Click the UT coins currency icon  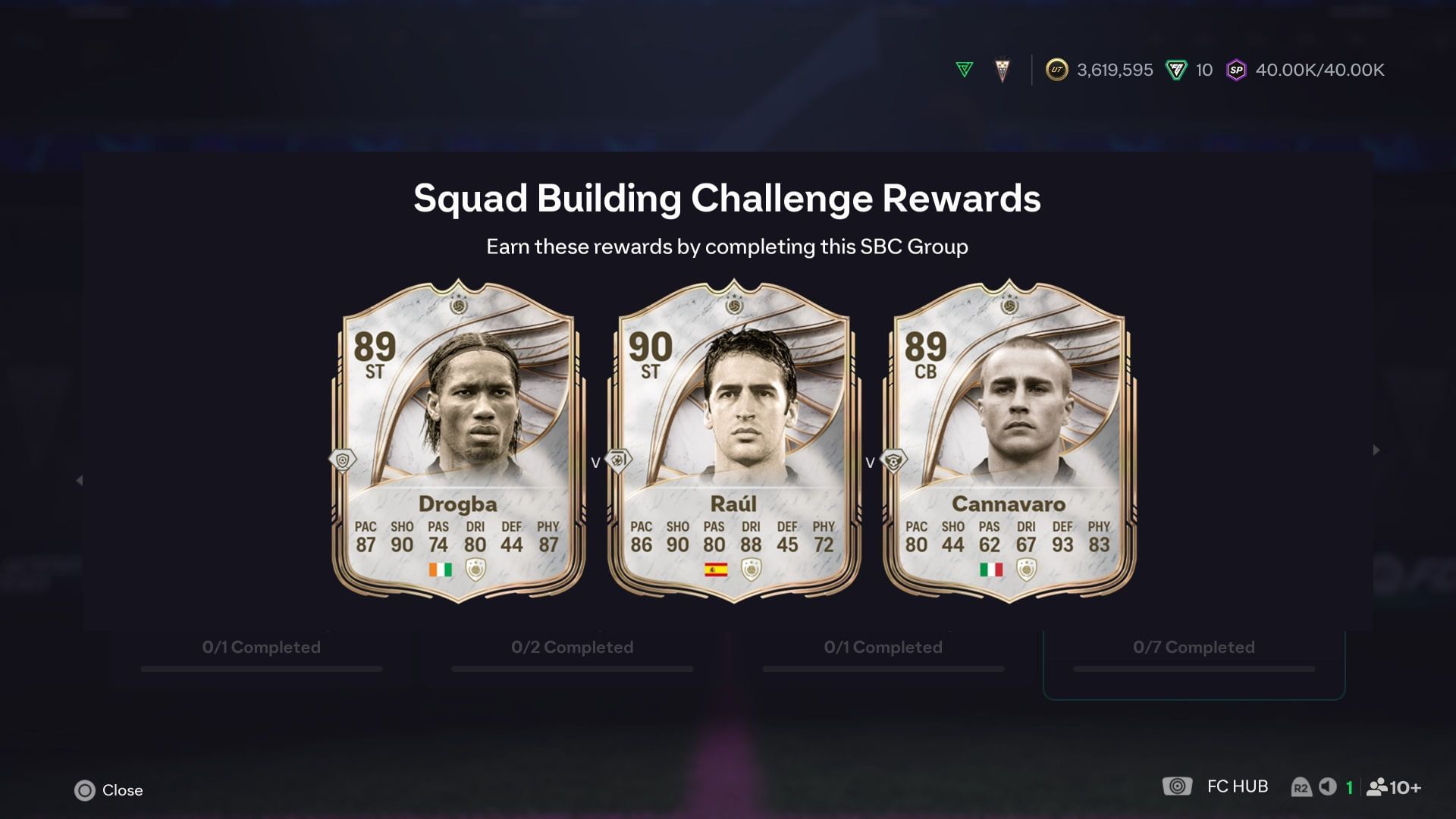coord(1056,70)
